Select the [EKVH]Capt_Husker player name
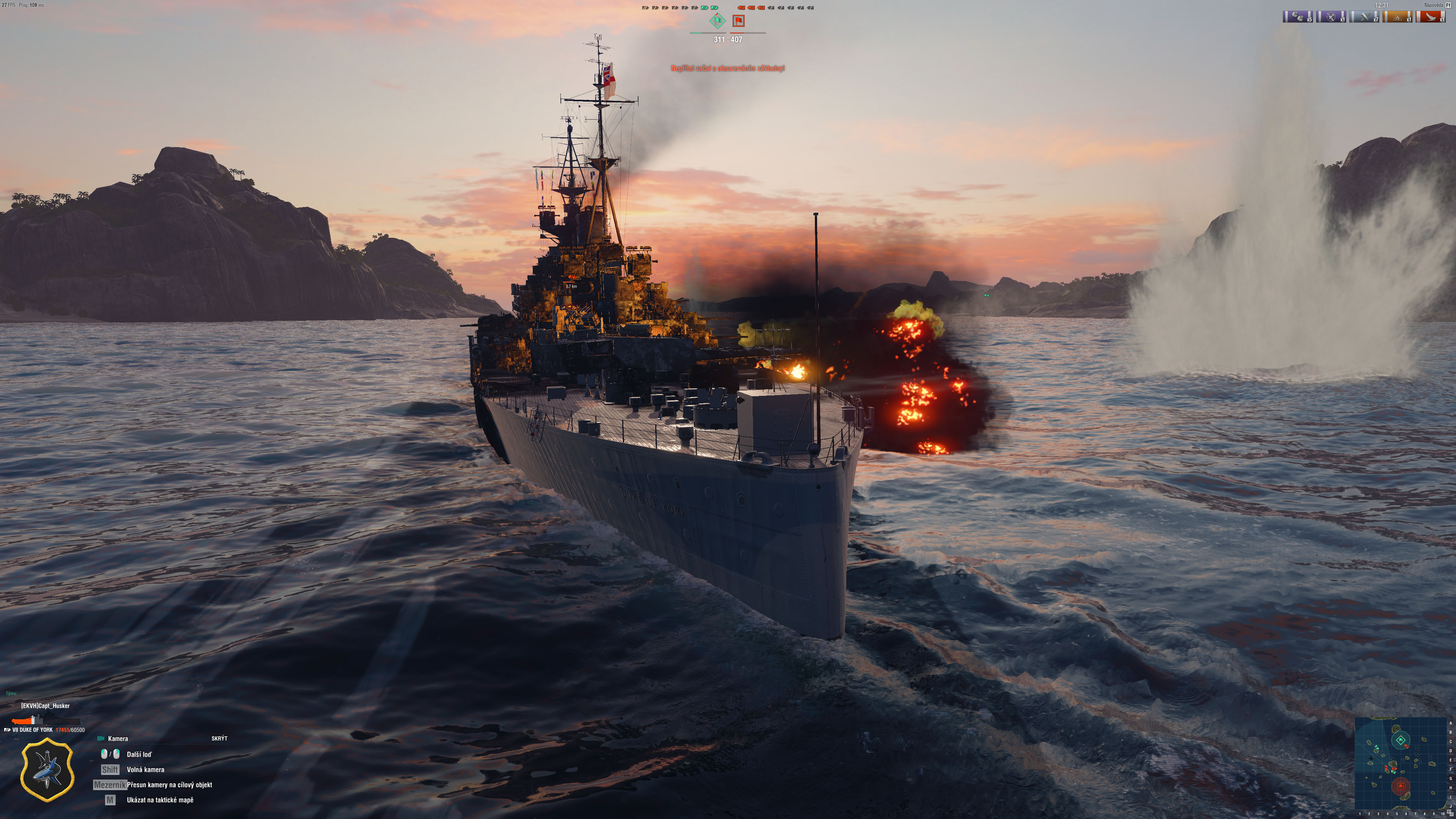Viewport: 1456px width, 819px height. pos(45,705)
